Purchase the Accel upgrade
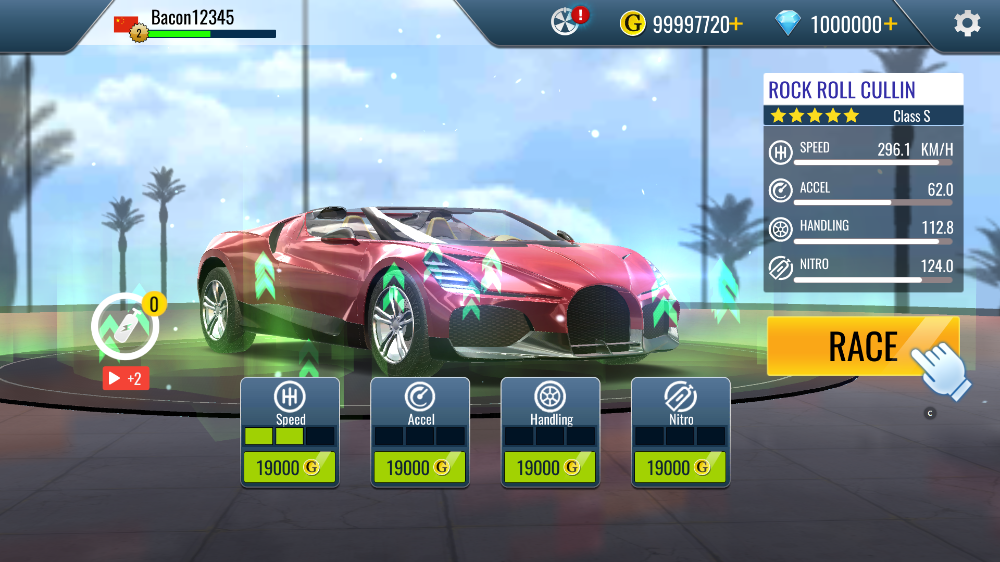Screen dimensions: 1000x562 coord(420,467)
